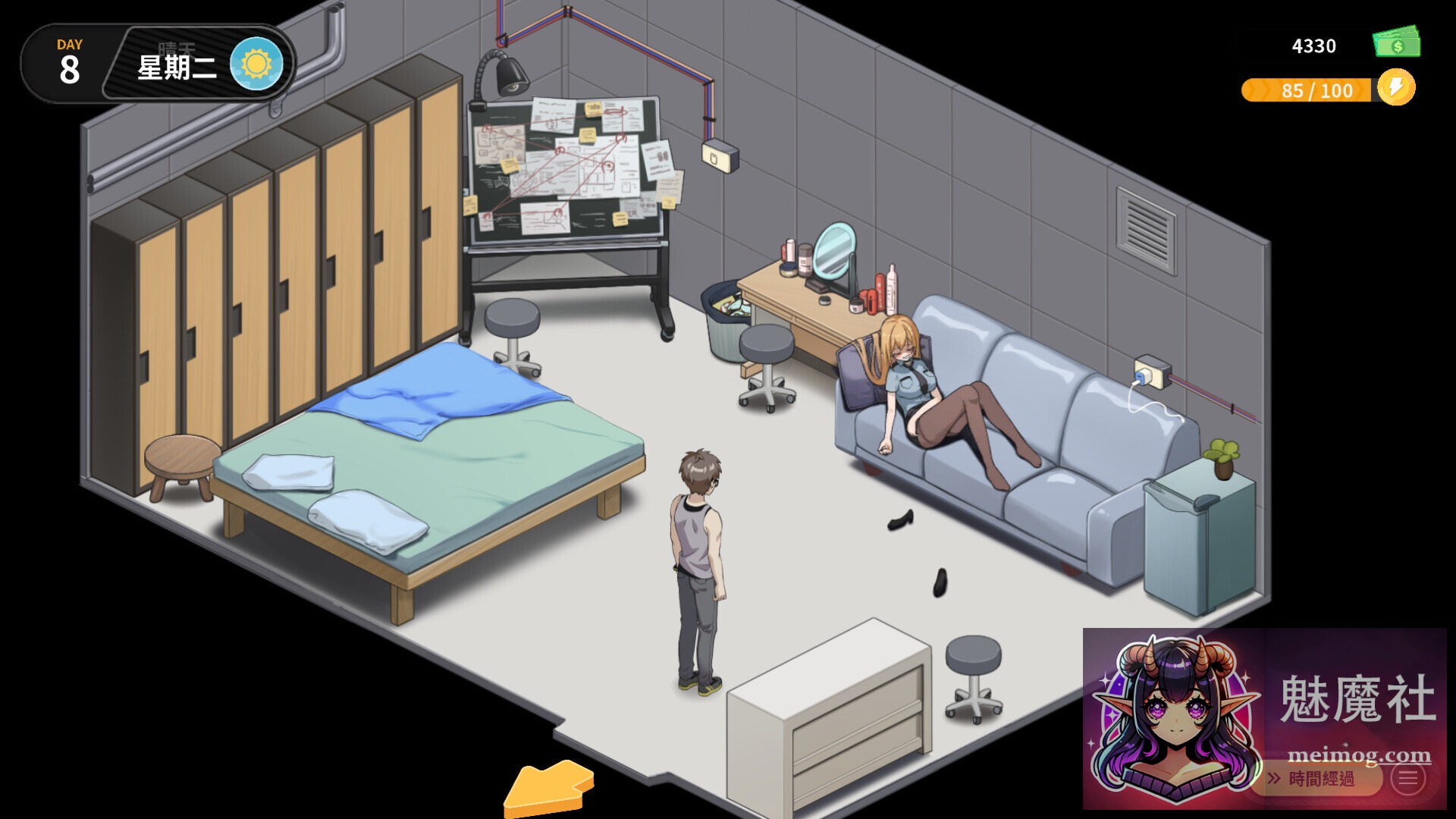This screenshot has width=1456, height=819.
Task: Click the lightning energy coin icon
Action: 1395,90
